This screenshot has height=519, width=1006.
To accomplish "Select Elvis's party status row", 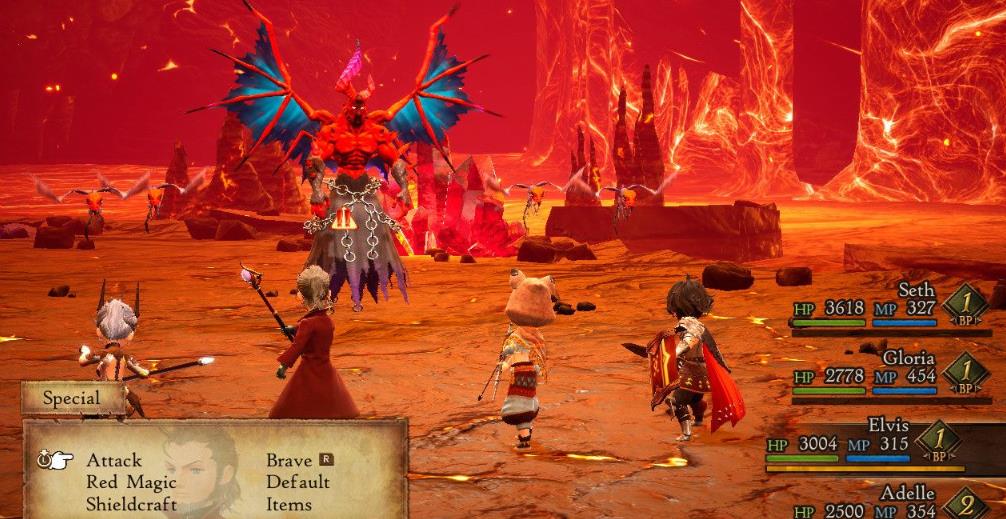I will [870, 442].
